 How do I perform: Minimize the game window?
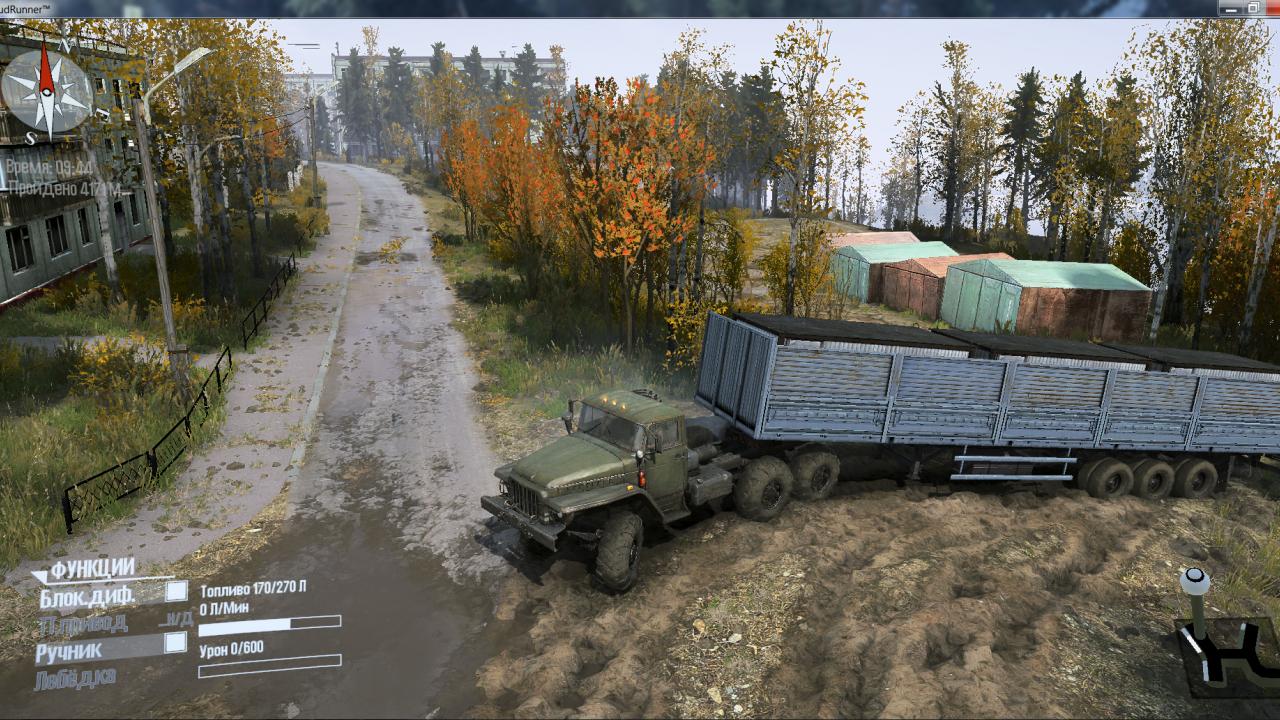click(1232, 8)
